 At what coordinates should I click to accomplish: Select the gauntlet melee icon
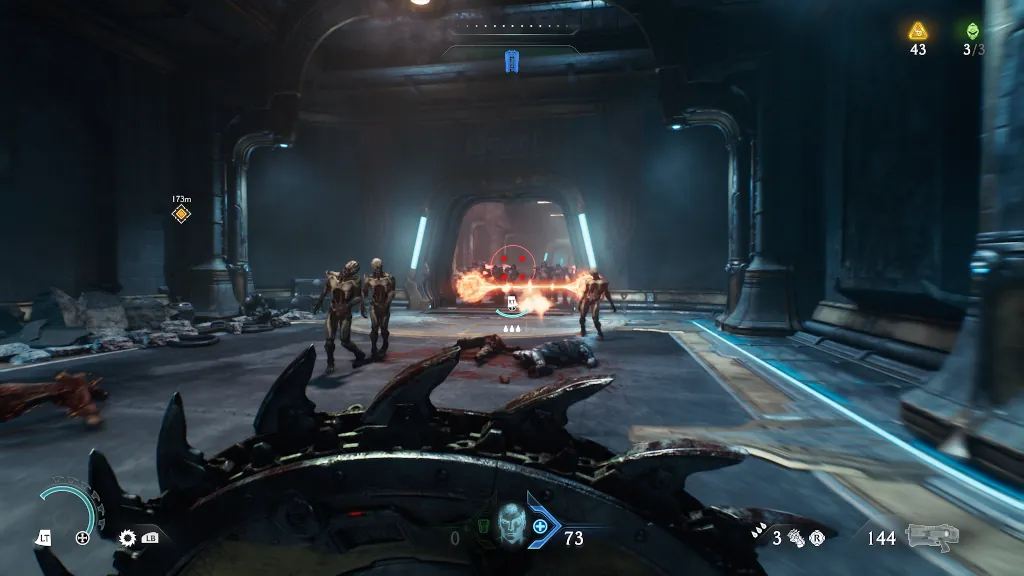coord(797,538)
